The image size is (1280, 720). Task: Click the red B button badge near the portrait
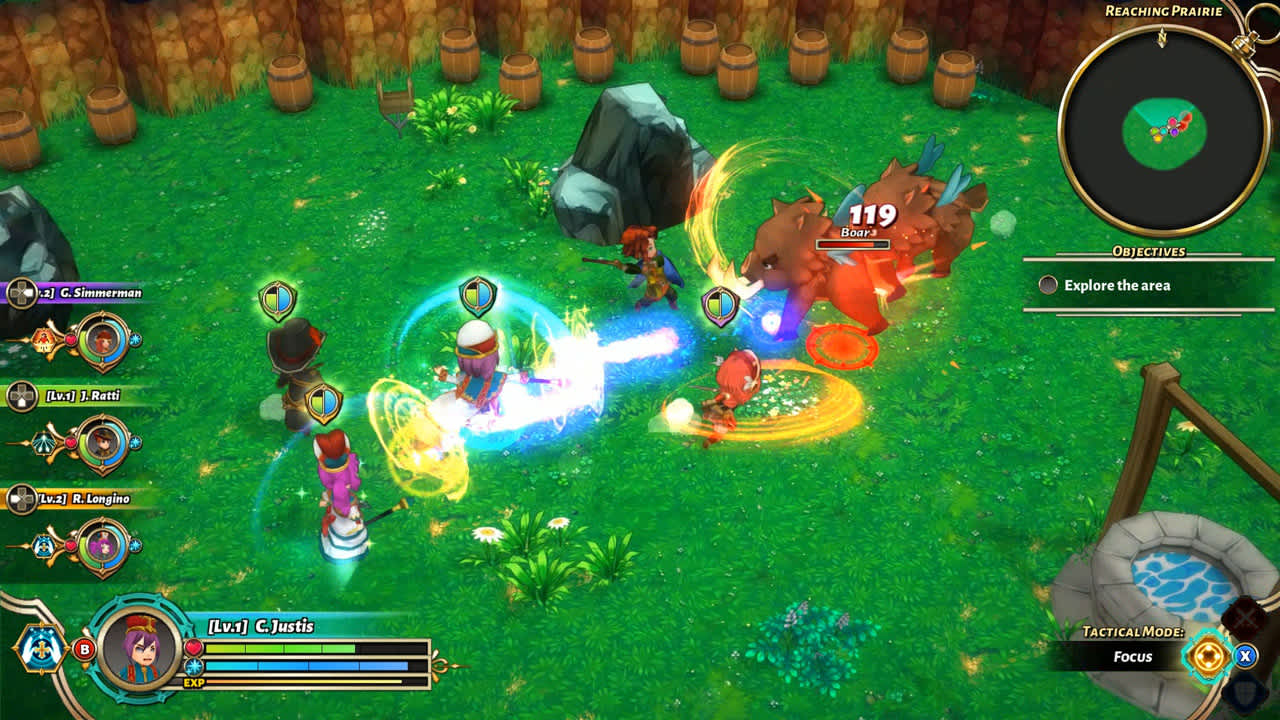(x=84, y=649)
